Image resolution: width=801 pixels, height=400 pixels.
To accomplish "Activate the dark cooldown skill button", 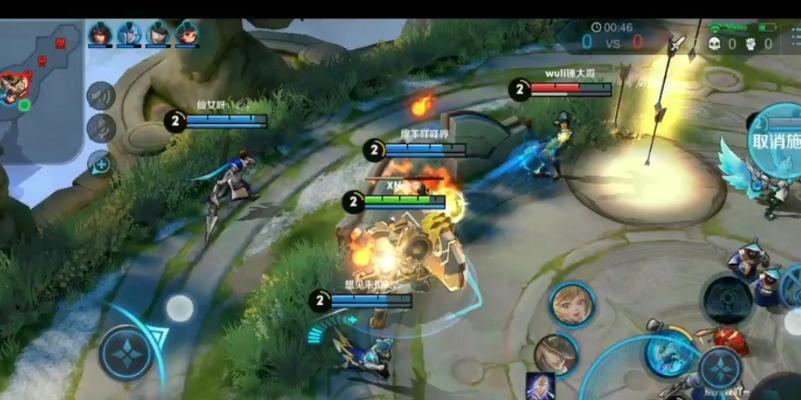I will [x=727, y=298].
